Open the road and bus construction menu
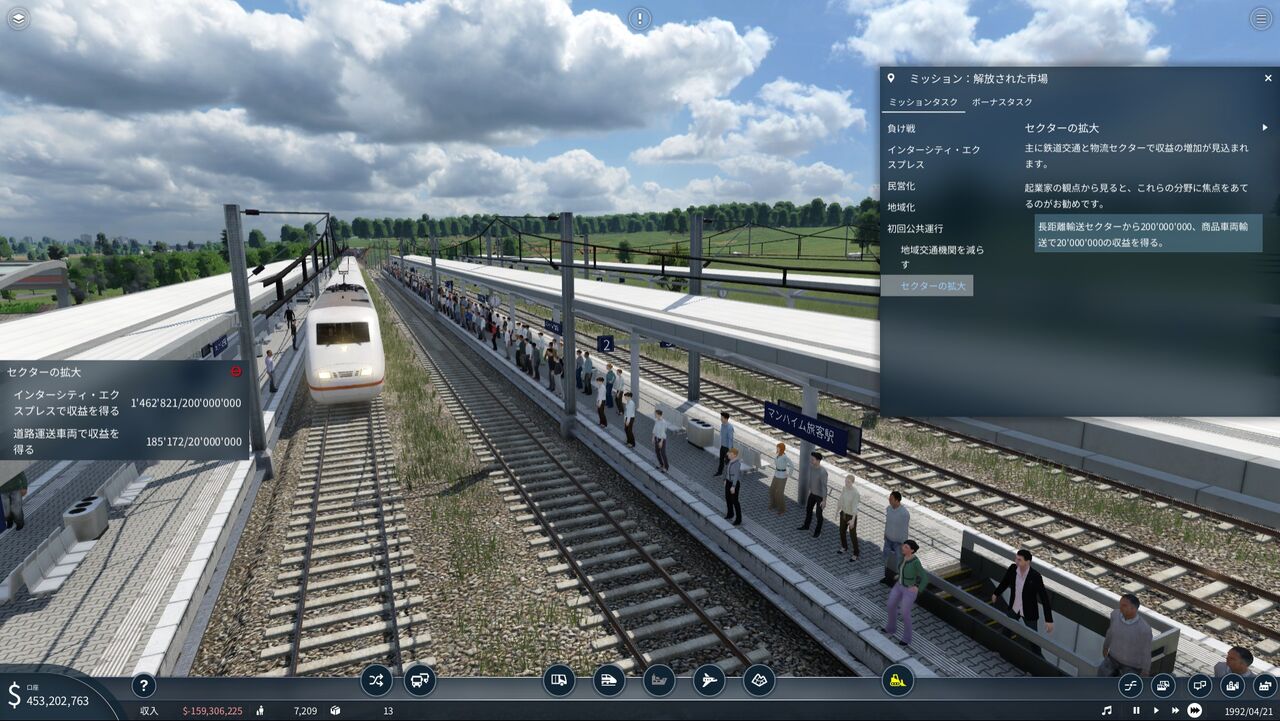The height and width of the screenshot is (721, 1280). [560, 681]
